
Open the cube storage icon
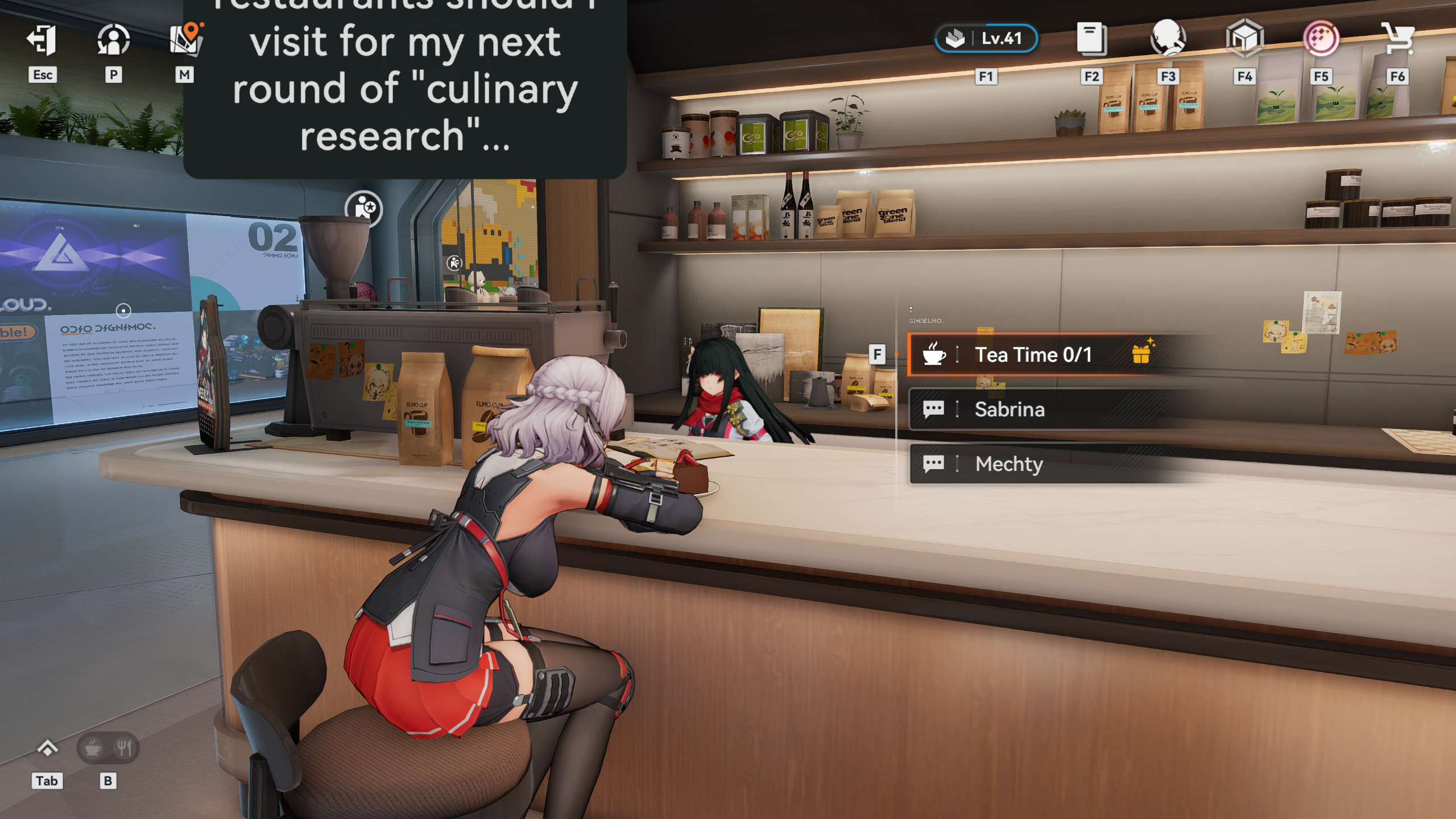1244,39
